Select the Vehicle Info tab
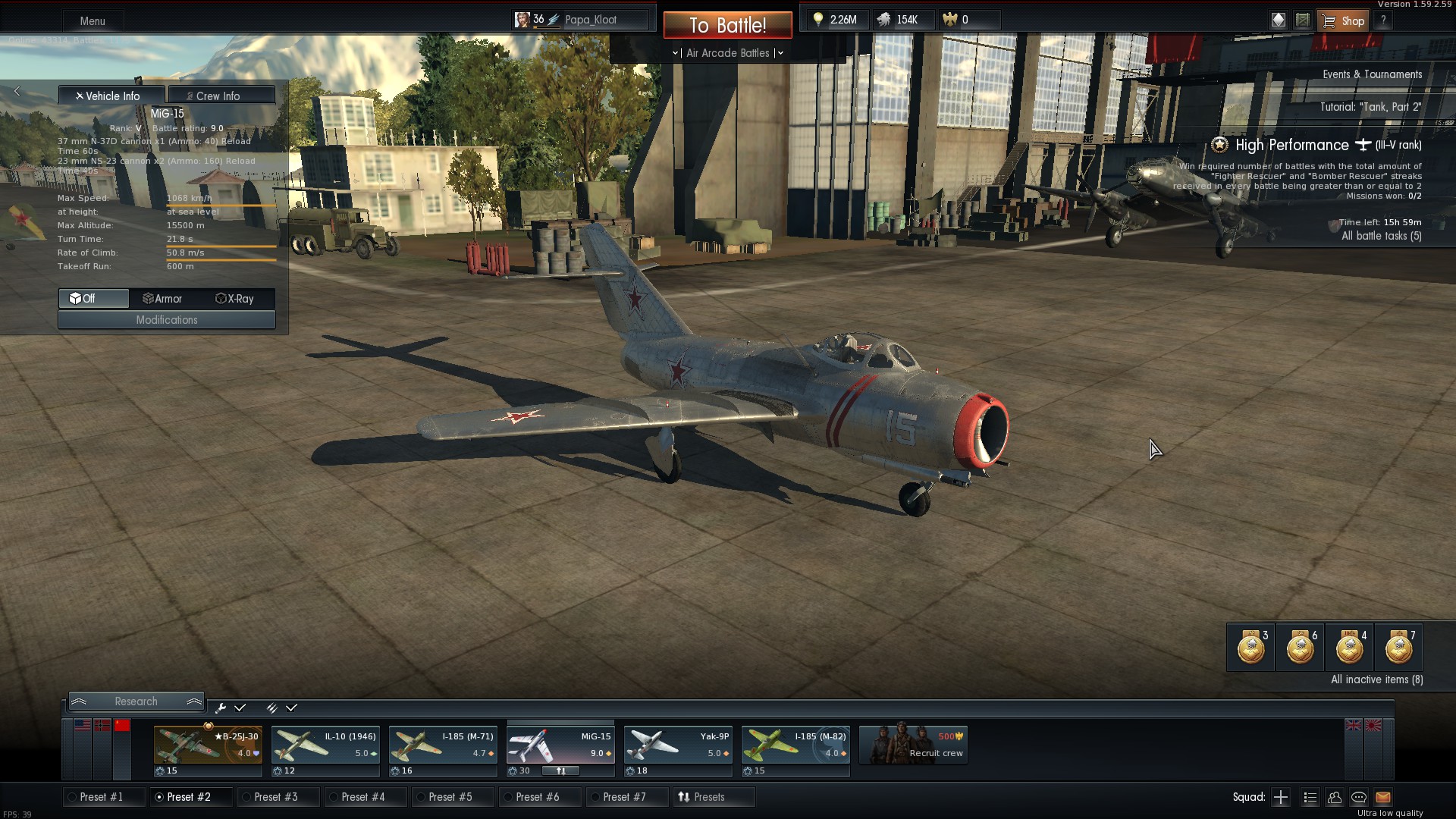 click(111, 96)
